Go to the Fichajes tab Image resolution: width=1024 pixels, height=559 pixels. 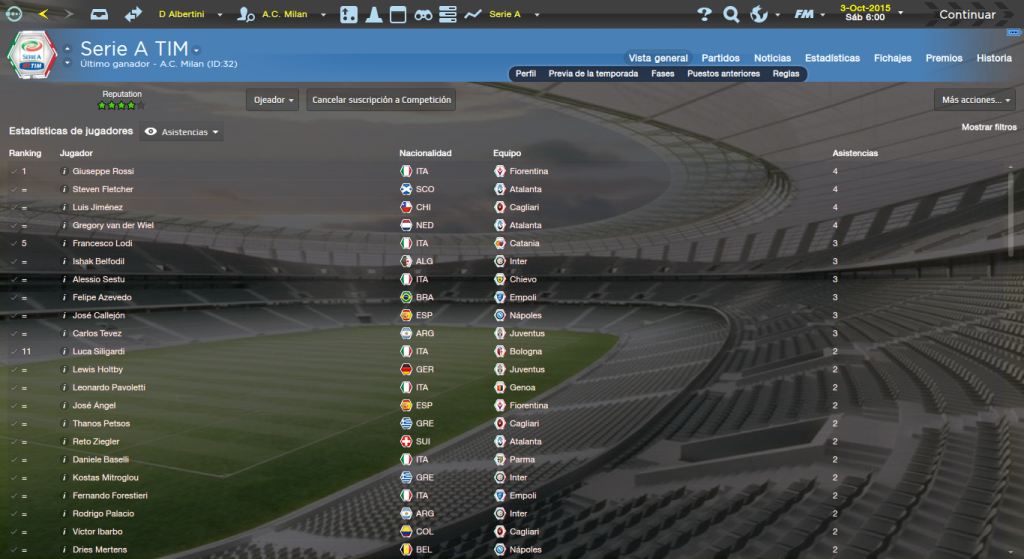click(892, 58)
